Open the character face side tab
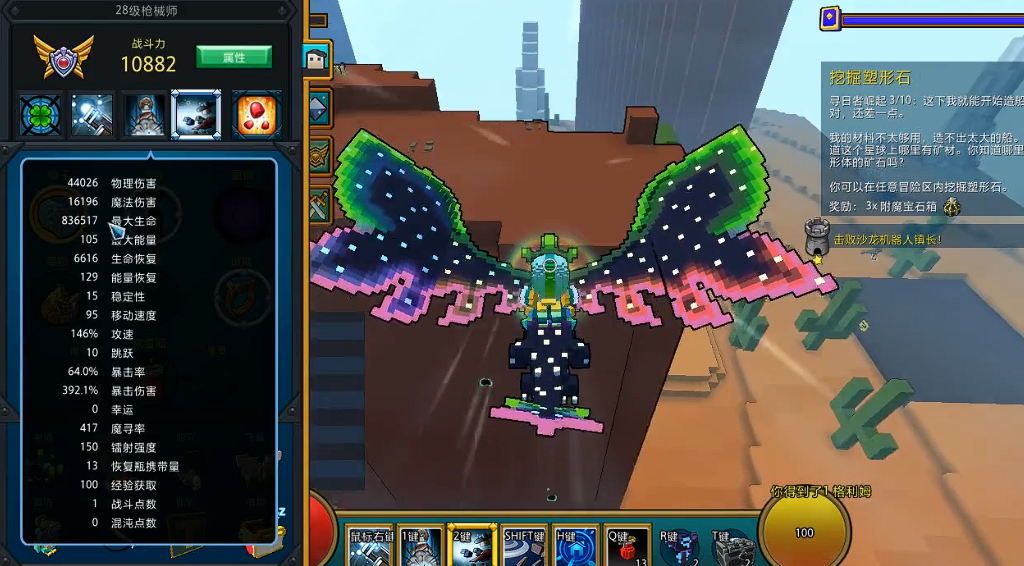Image resolution: width=1024 pixels, height=566 pixels. point(319,58)
